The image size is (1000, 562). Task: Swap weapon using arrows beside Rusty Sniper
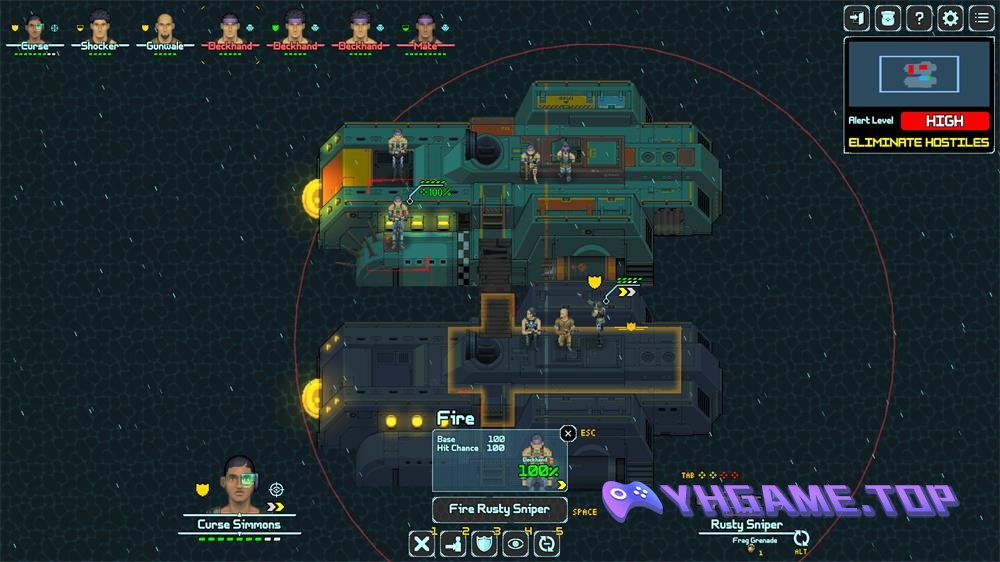tap(801, 539)
